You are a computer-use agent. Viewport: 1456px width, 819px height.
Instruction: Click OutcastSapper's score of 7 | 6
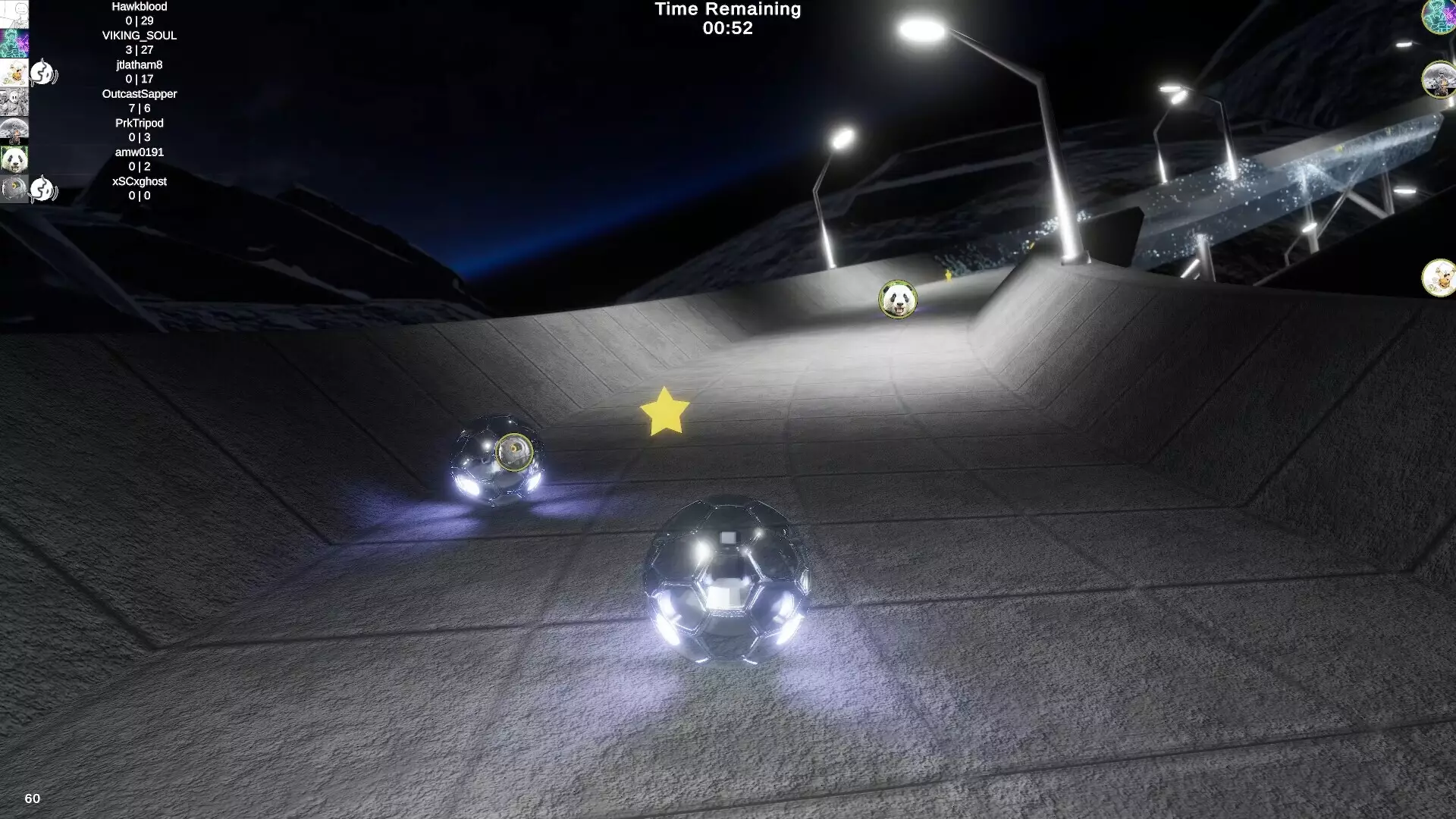139,108
